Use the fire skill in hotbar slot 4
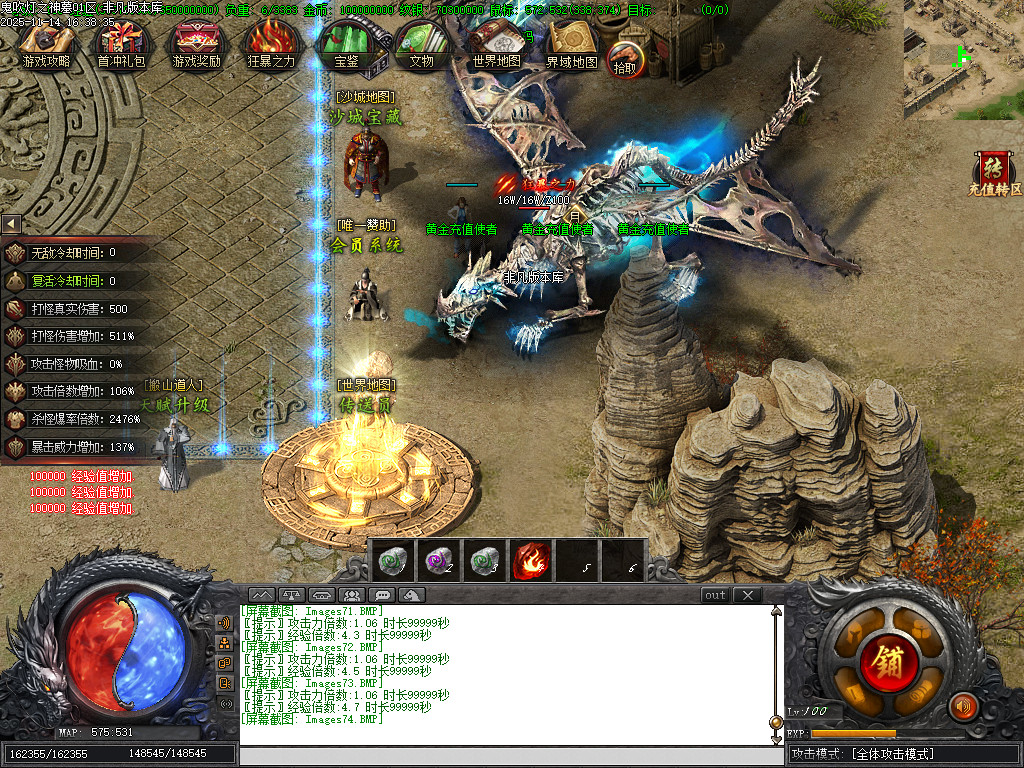The image size is (1024, 768). coord(530,560)
